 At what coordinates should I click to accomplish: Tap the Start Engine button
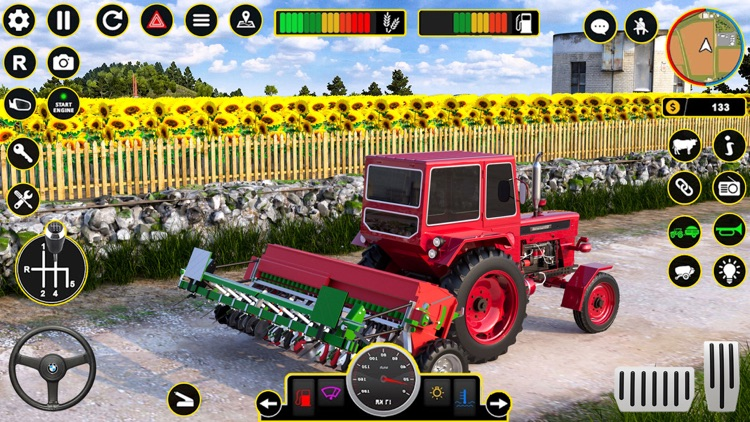pyautogui.click(x=63, y=103)
